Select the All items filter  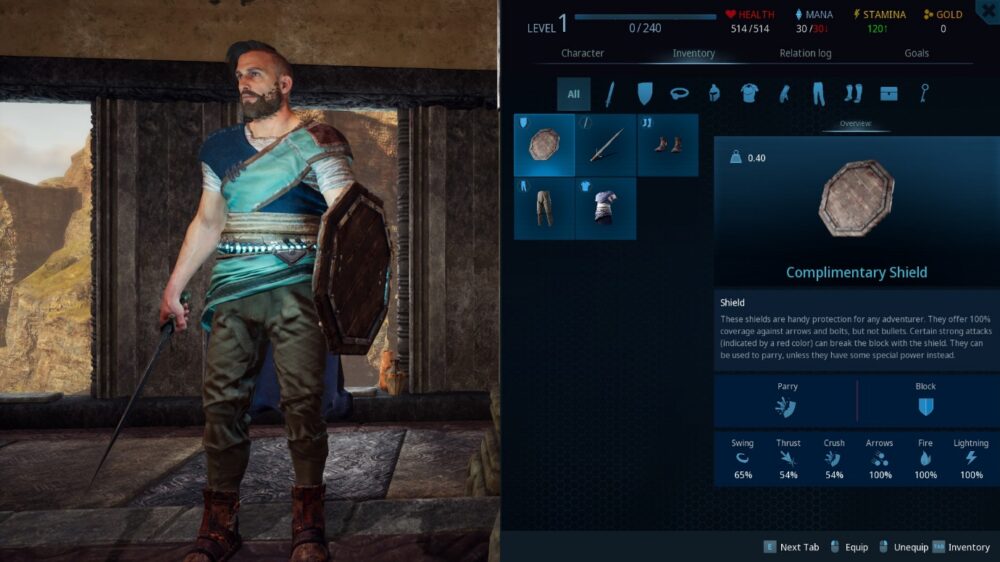(574, 94)
